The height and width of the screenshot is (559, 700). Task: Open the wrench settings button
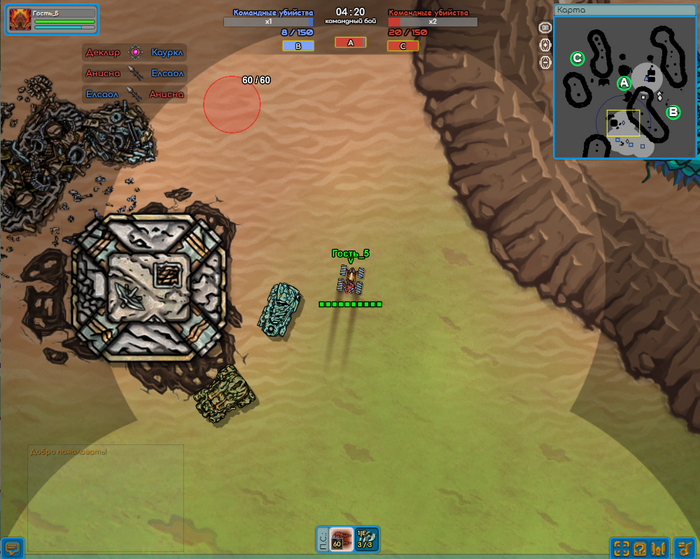pos(684,548)
